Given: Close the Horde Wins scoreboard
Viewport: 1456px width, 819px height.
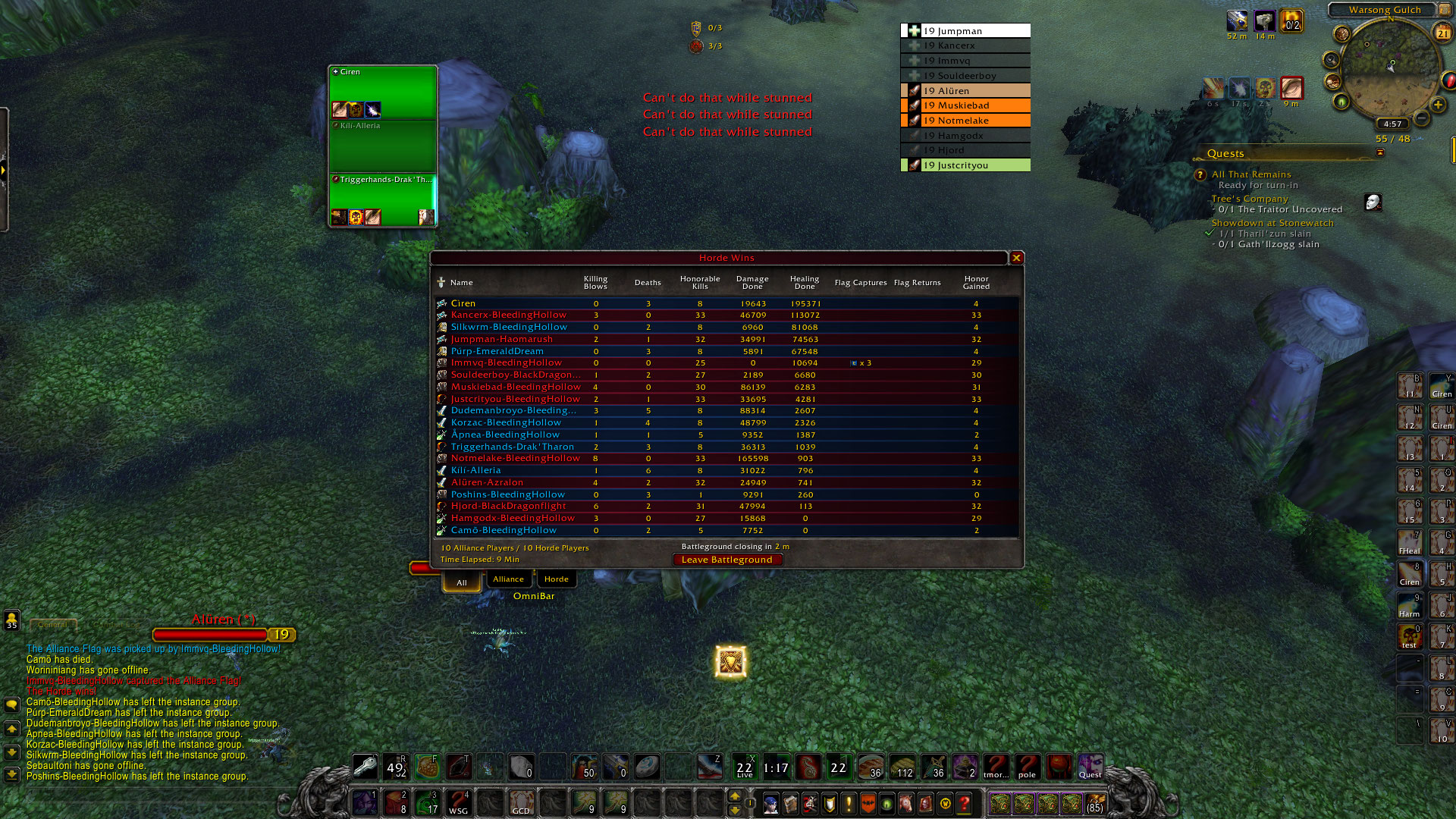Looking at the screenshot, I should point(1017,258).
